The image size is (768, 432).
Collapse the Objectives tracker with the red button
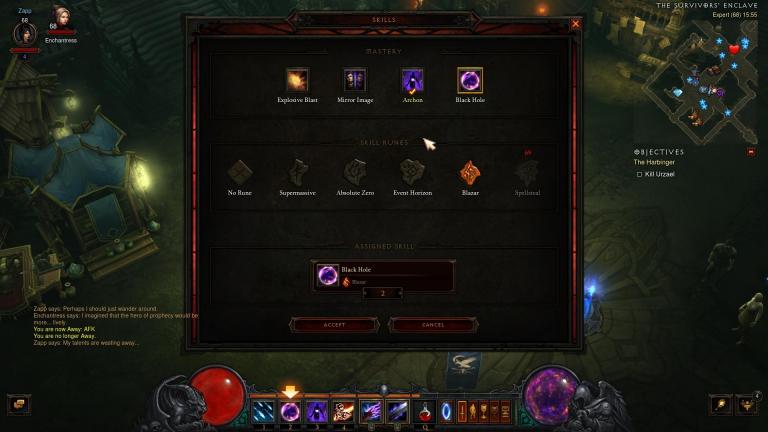(x=751, y=151)
